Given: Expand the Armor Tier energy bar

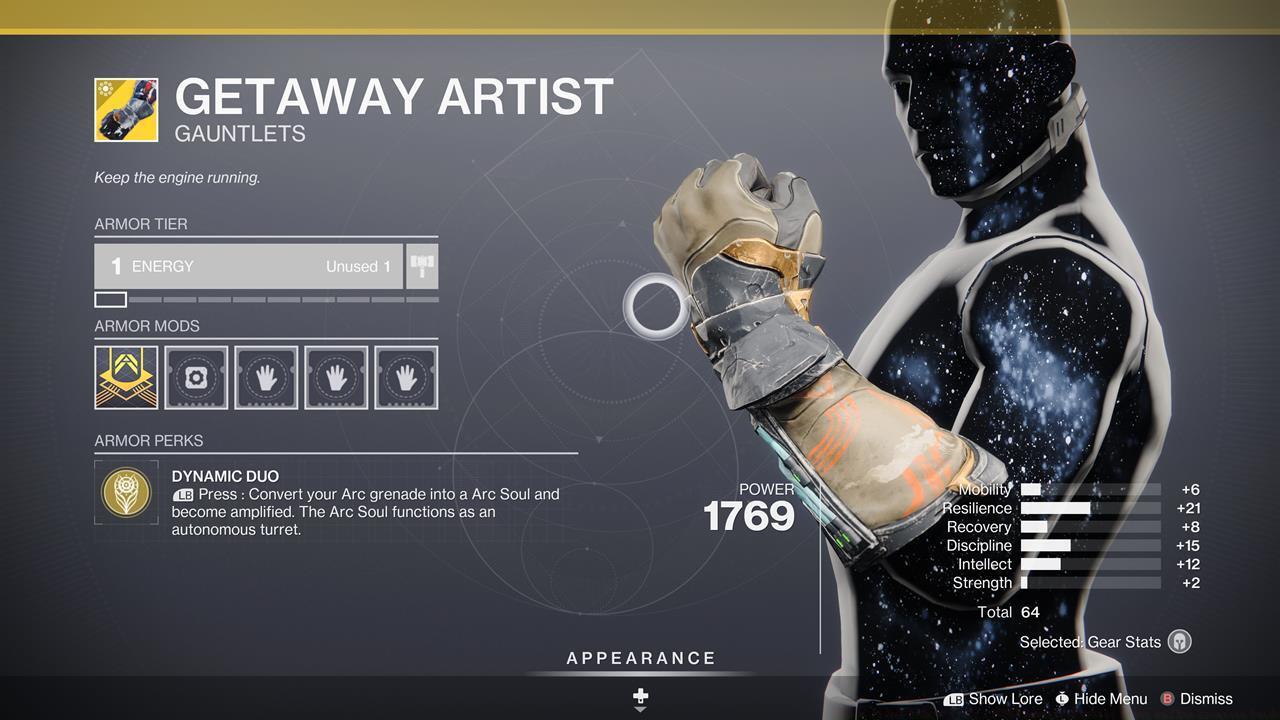Looking at the screenshot, I should 250,266.
